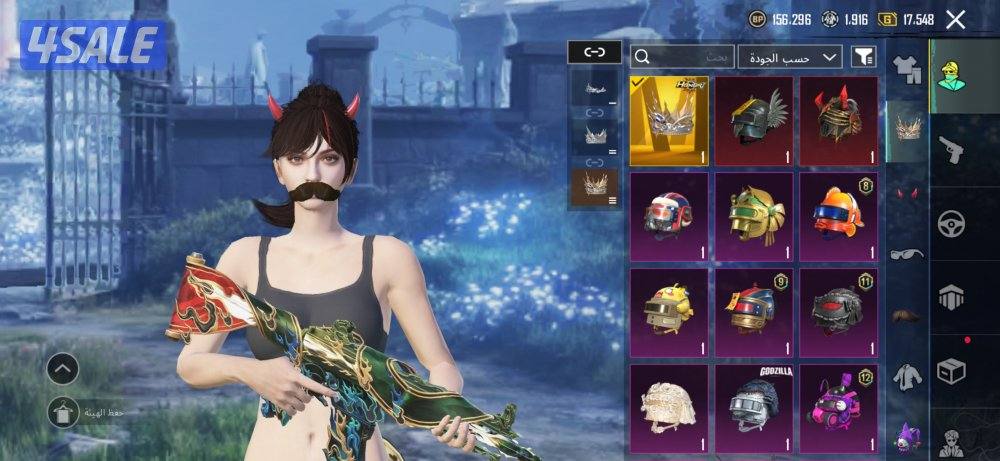This screenshot has height=461, width=1000.
Task: Open the inventory filter options
Action: tap(862, 58)
